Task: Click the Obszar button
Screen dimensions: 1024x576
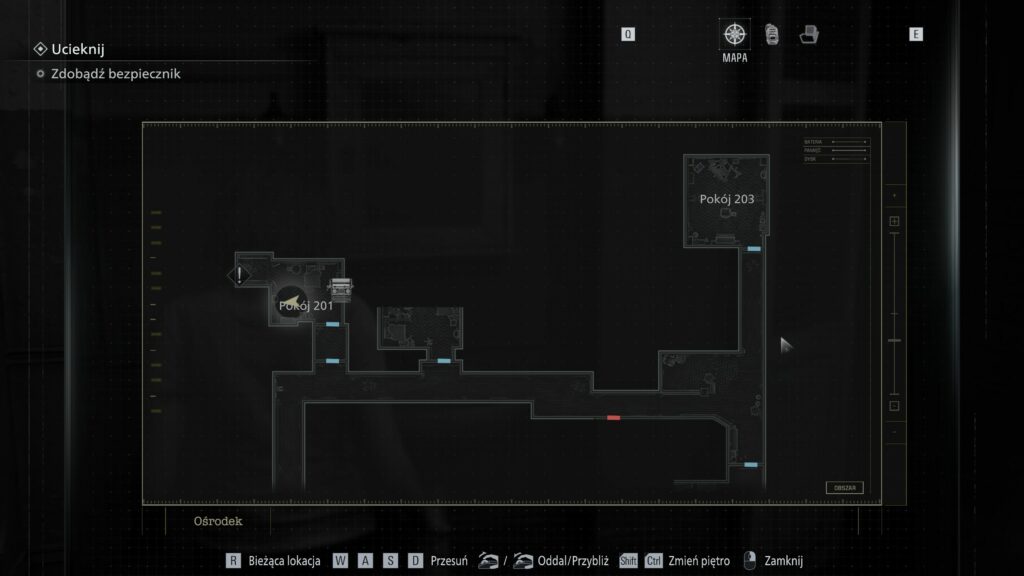Action: coord(844,488)
